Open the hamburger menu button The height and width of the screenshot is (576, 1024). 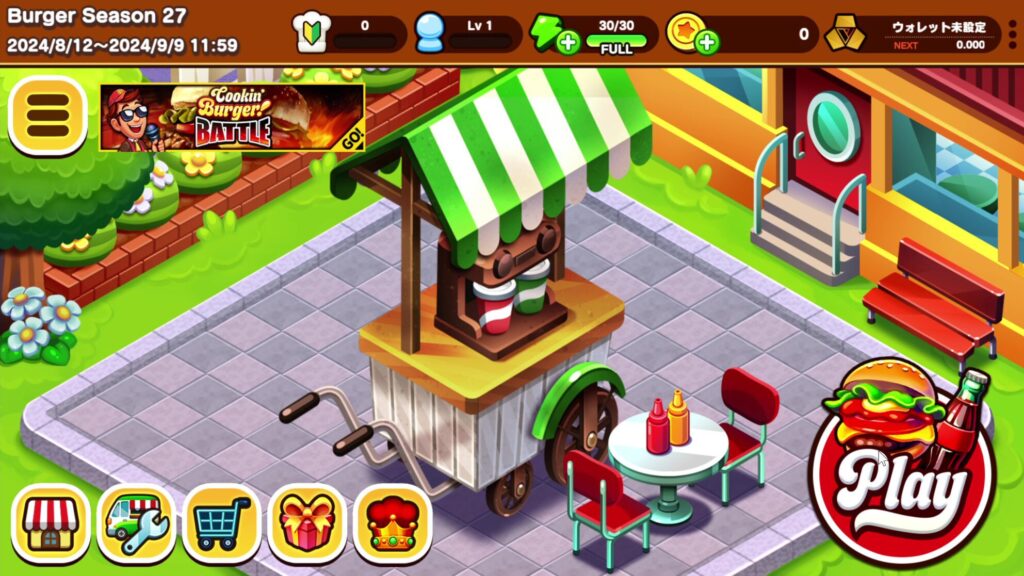(47, 116)
